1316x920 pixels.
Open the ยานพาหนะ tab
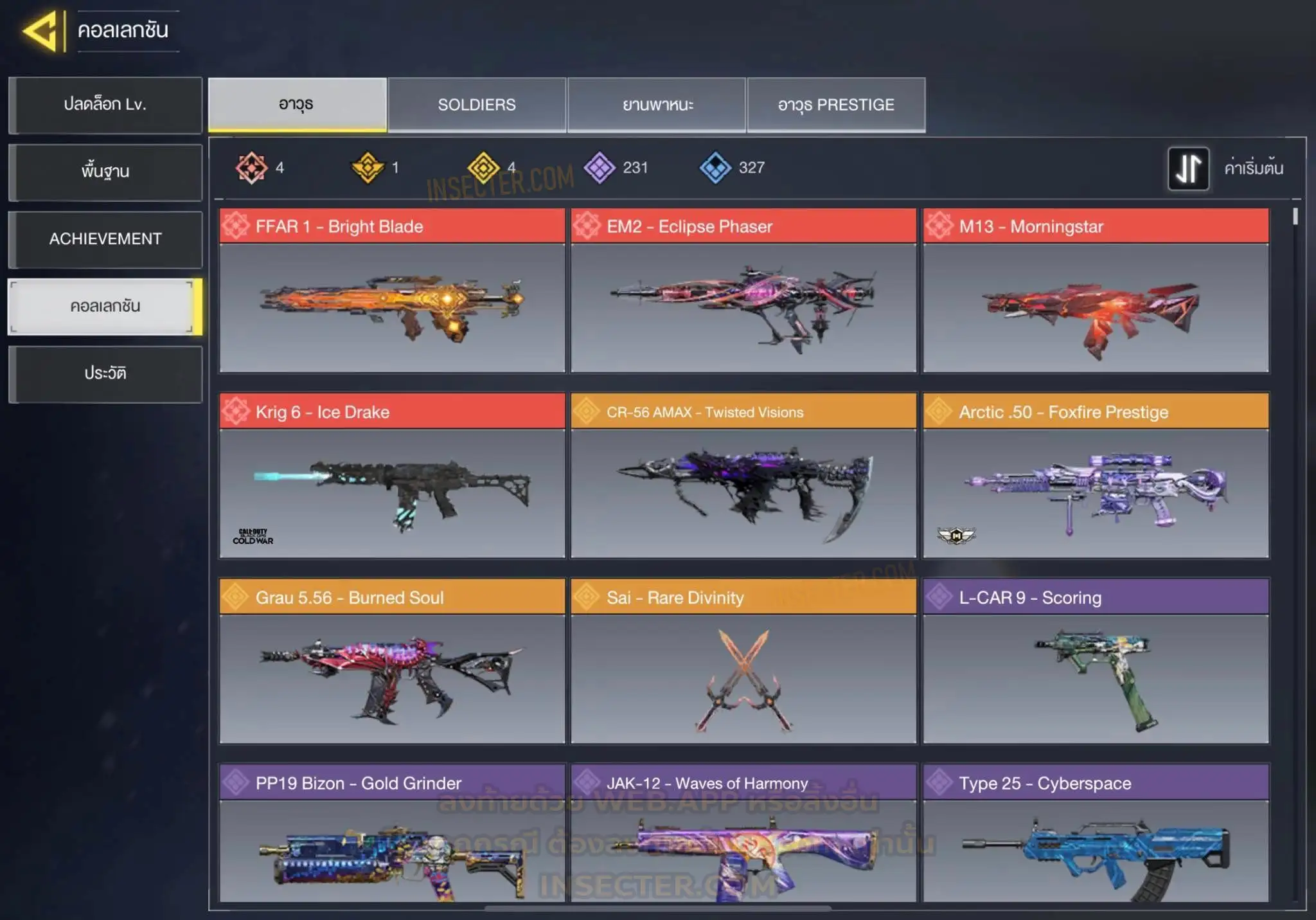[x=657, y=105]
